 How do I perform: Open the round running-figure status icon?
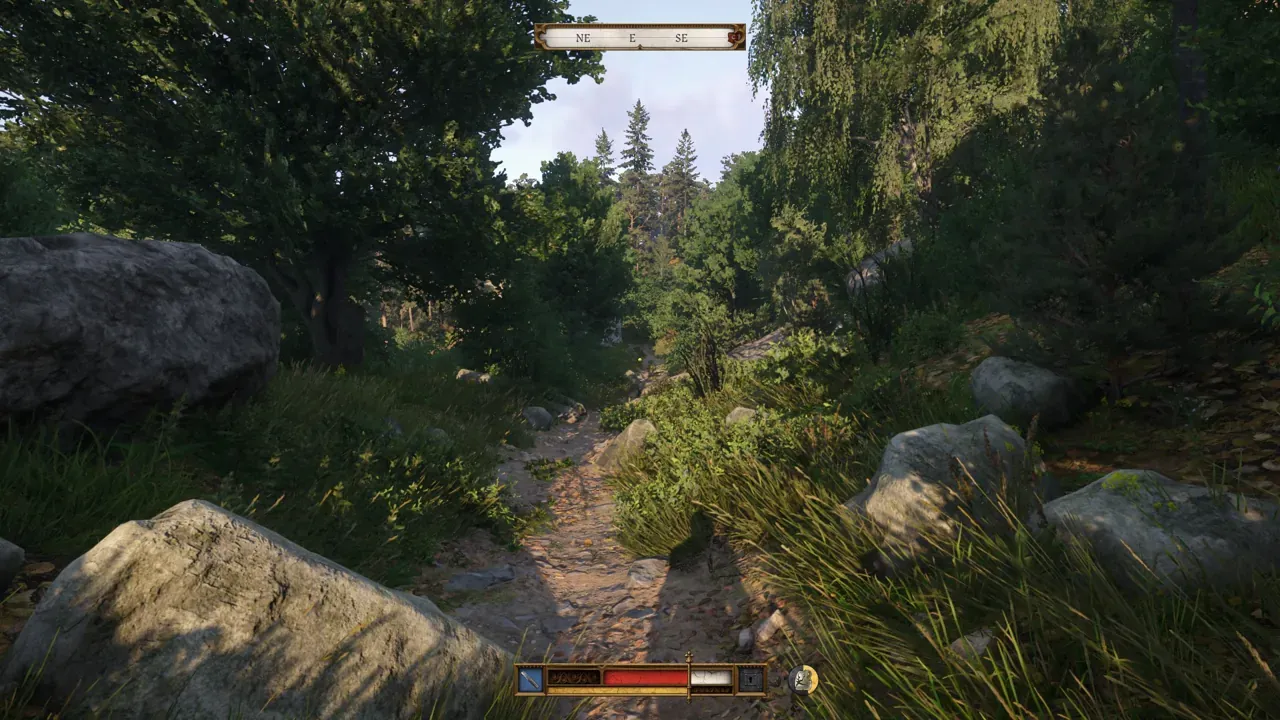(x=802, y=679)
